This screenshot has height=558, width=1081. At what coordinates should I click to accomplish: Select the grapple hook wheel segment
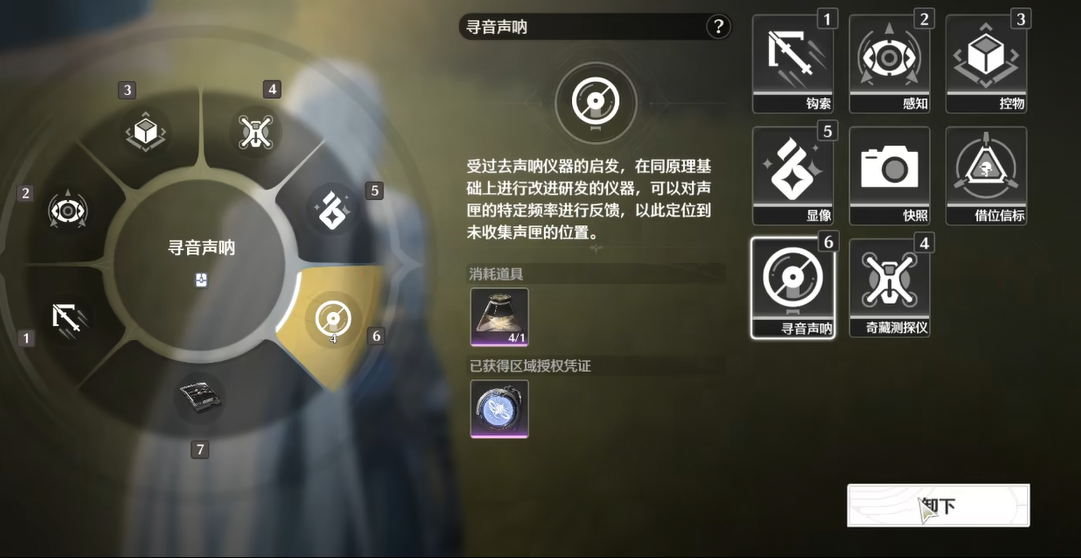(x=68, y=317)
